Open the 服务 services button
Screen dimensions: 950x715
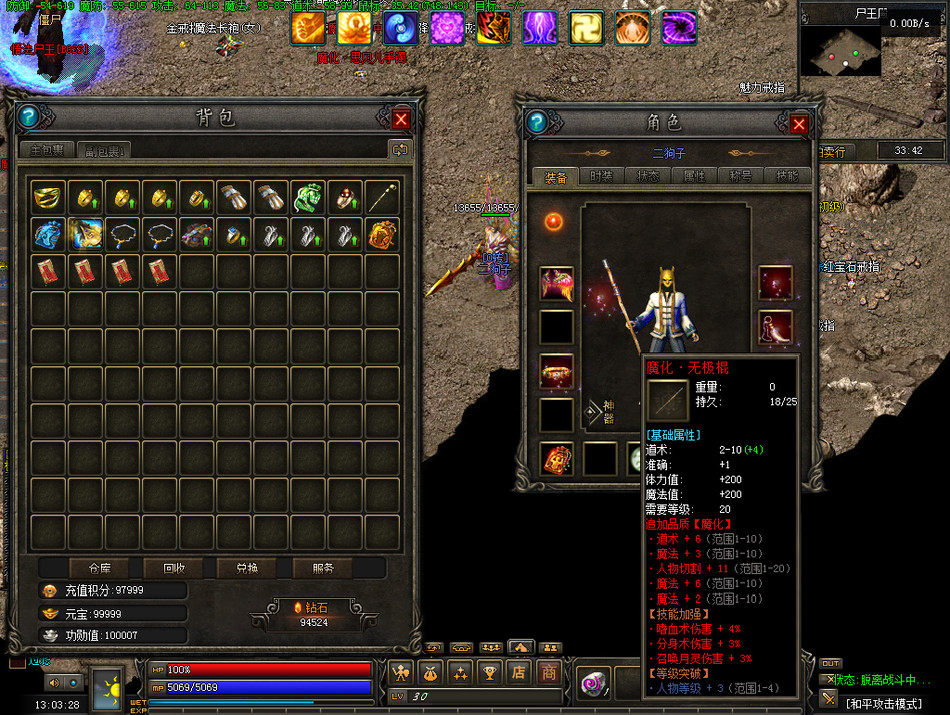coord(323,568)
